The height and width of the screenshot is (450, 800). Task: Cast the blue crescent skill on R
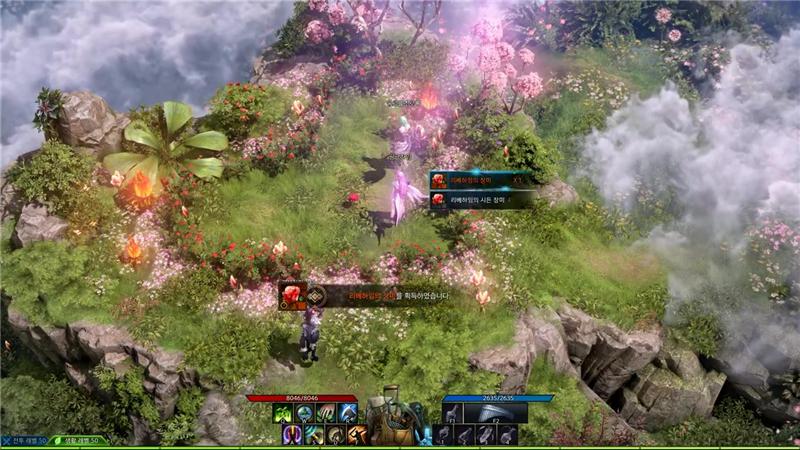click(x=347, y=413)
